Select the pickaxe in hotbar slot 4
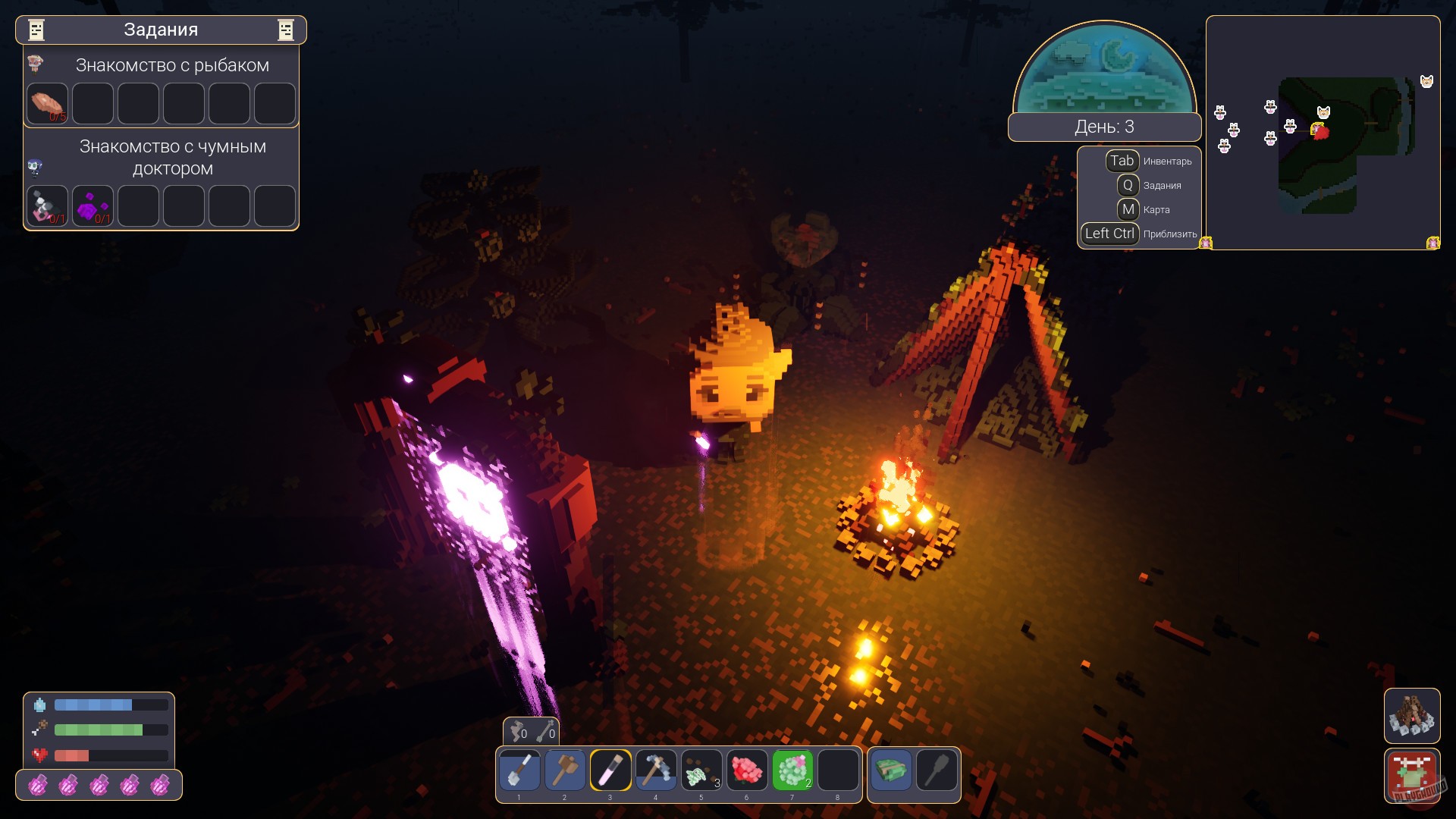The image size is (1456, 819). coord(656,769)
